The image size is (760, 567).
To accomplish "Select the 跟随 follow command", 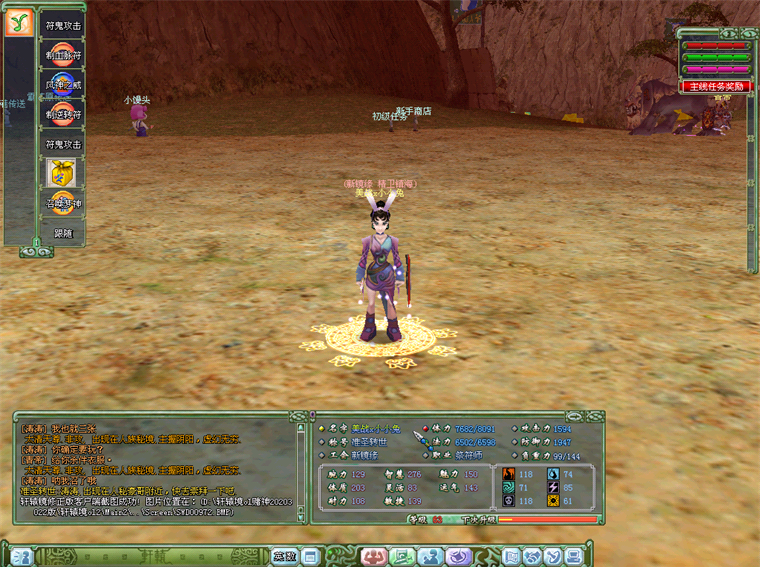I will click(x=63, y=233).
